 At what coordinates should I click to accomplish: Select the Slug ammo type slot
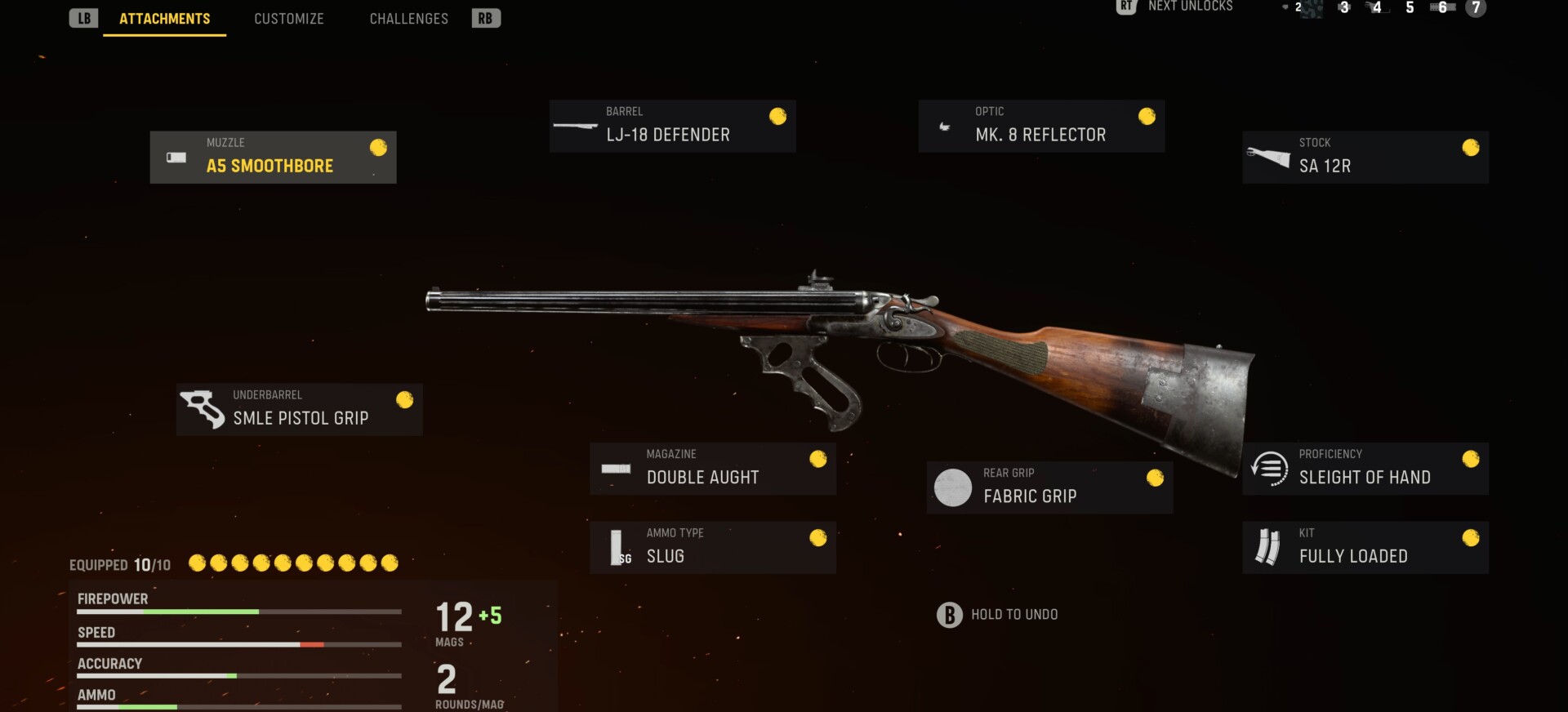712,548
